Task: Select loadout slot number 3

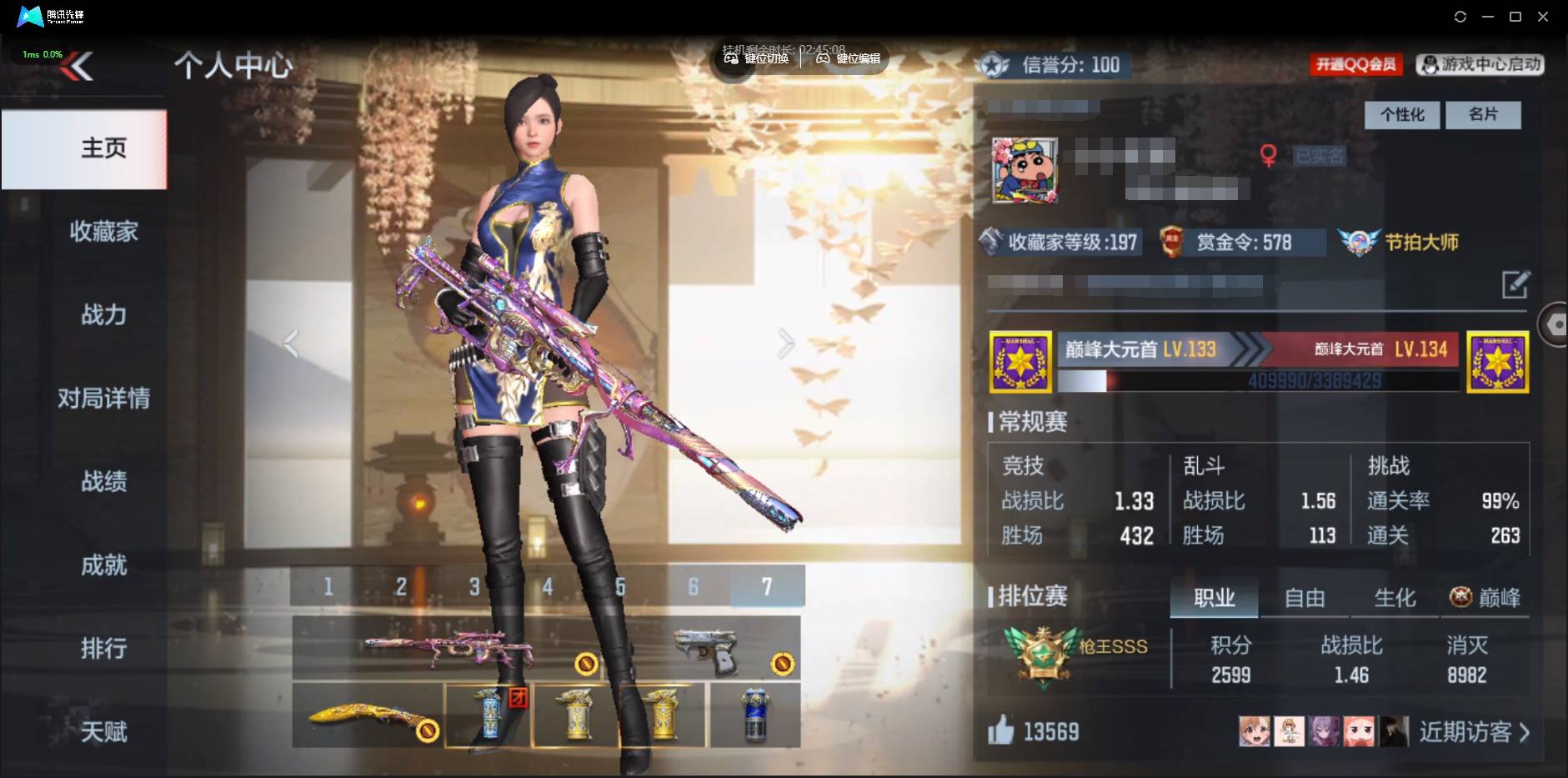Action: (x=473, y=587)
